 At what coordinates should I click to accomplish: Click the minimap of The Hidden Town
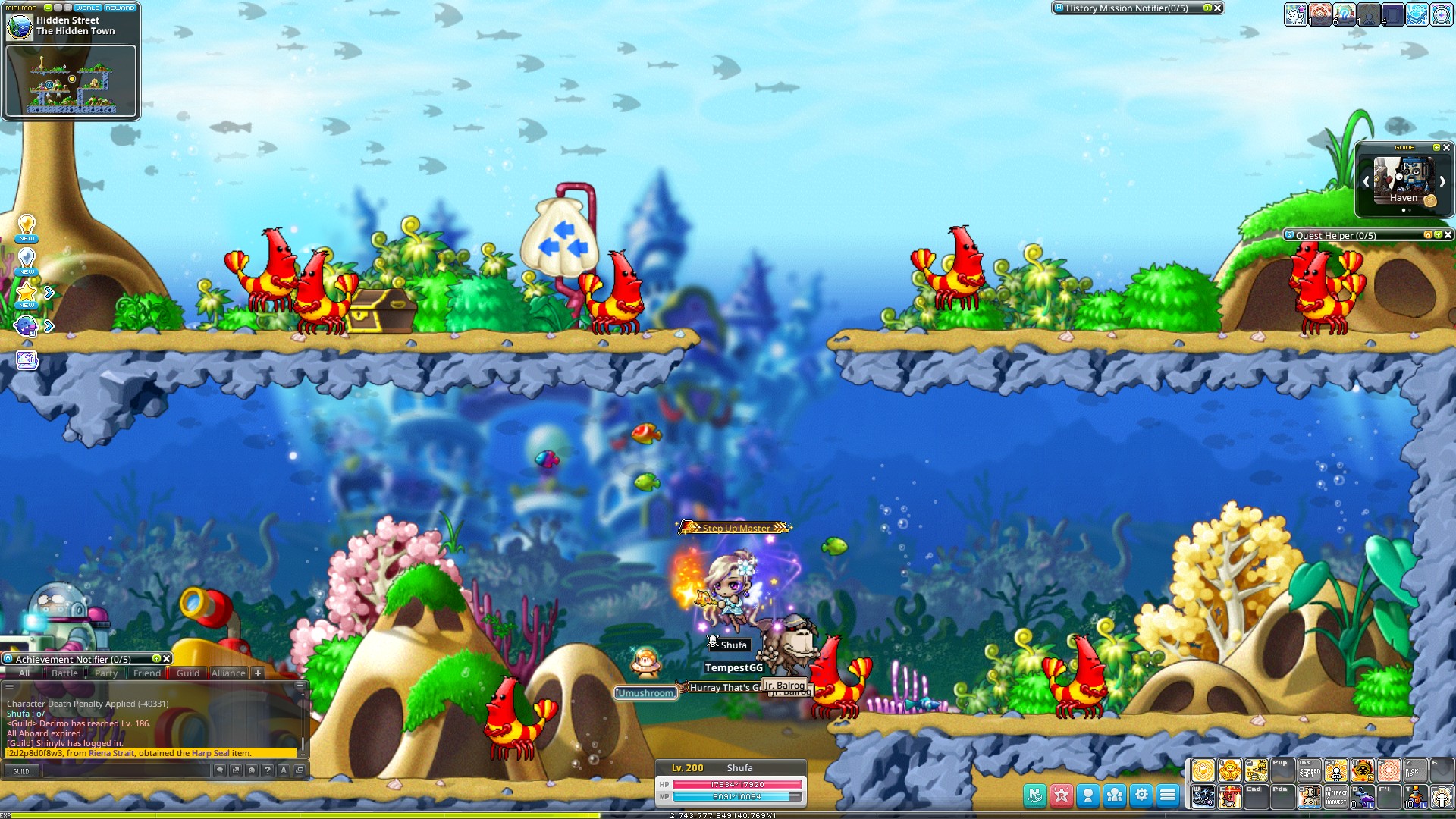pos(71,82)
